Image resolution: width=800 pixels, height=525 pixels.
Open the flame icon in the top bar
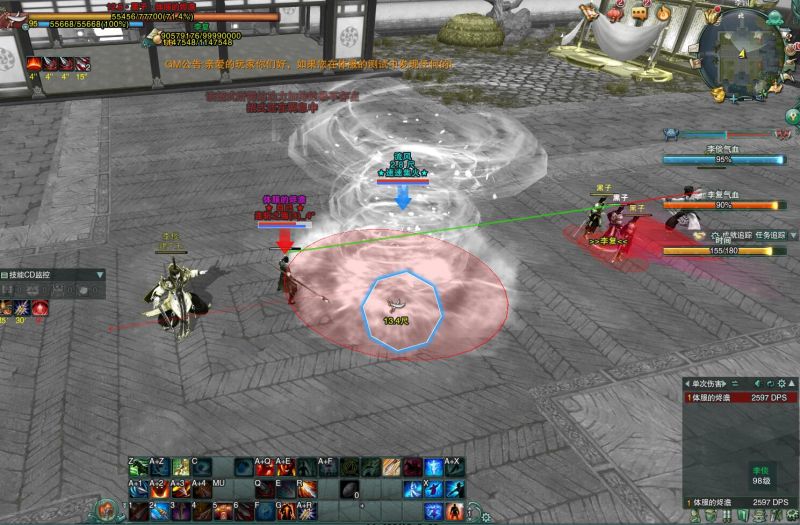[x=664, y=12]
